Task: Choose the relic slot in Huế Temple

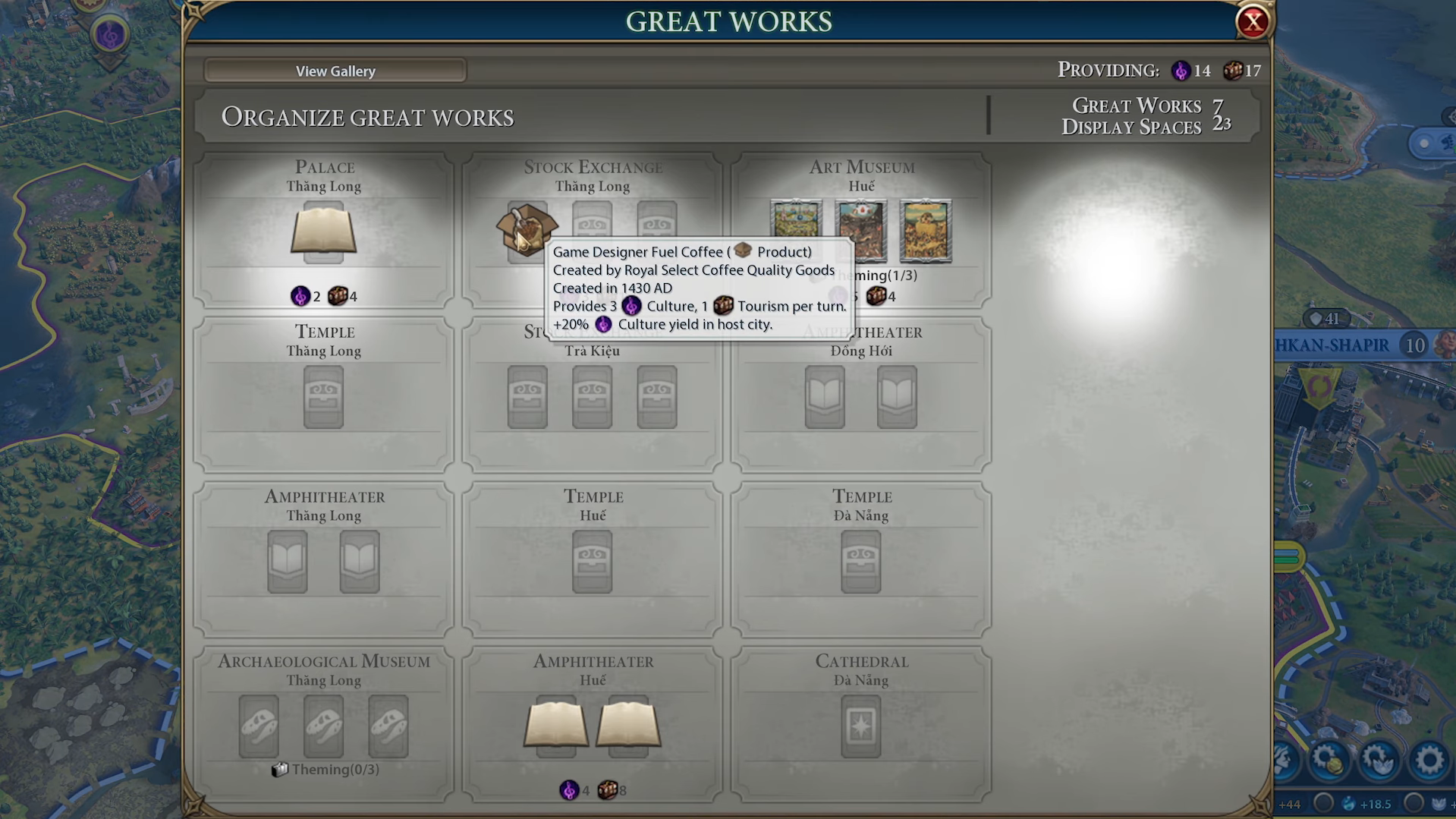Action: tap(592, 562)
